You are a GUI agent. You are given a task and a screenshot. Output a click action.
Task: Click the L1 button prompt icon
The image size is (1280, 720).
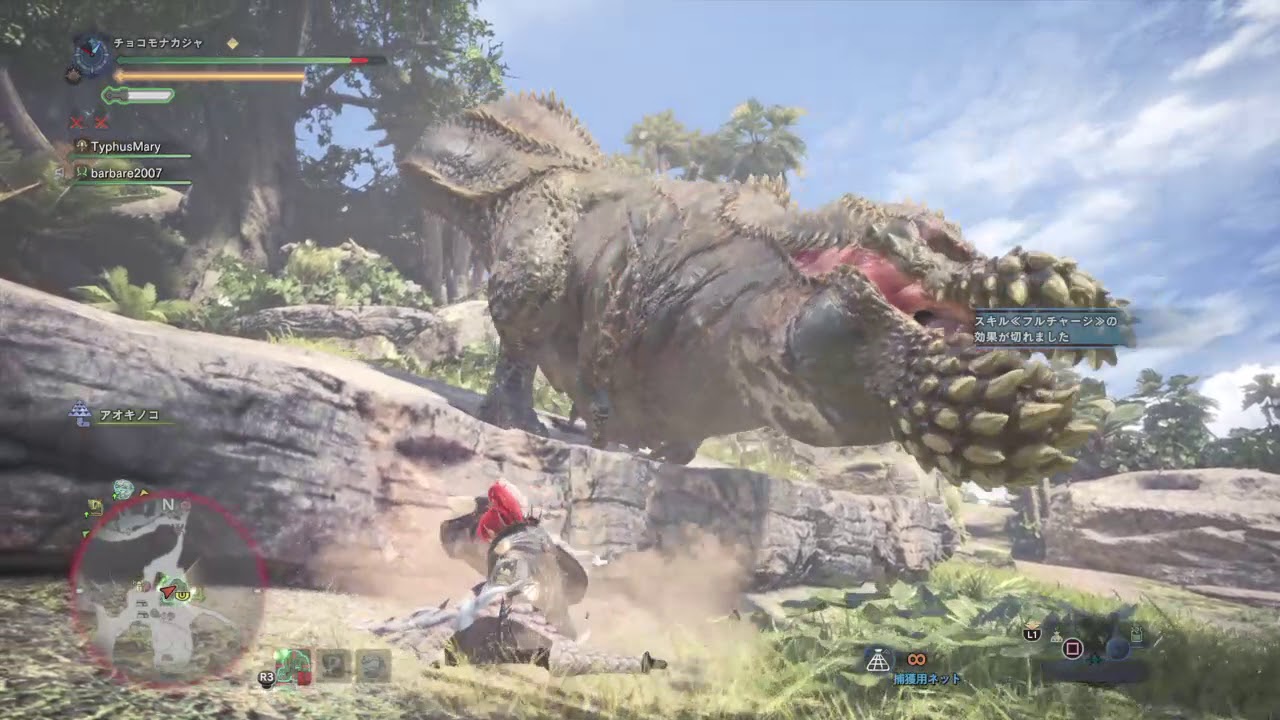point(1030,635)
